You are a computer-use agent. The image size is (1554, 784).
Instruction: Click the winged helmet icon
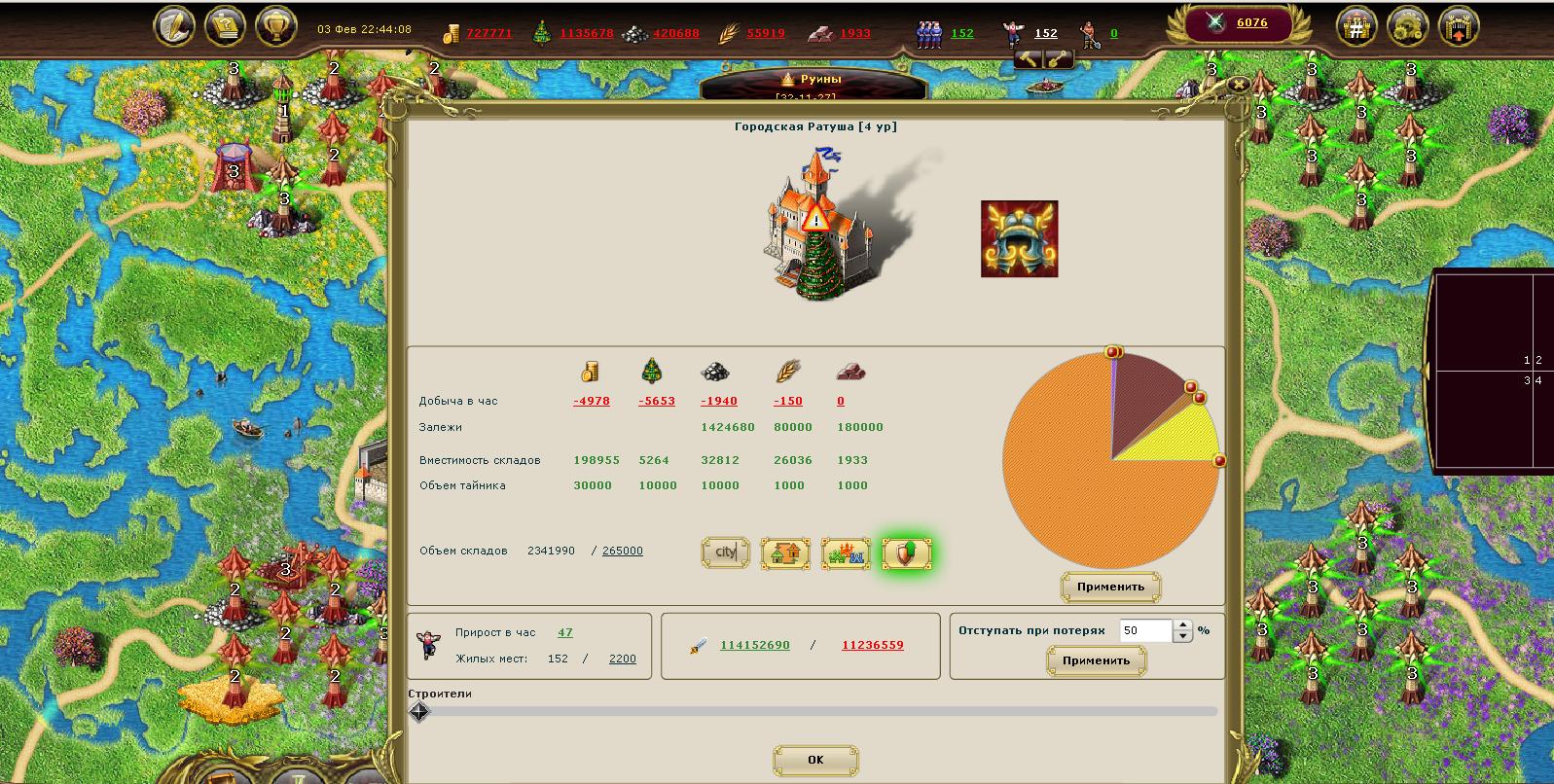(x=1019, y=239)
